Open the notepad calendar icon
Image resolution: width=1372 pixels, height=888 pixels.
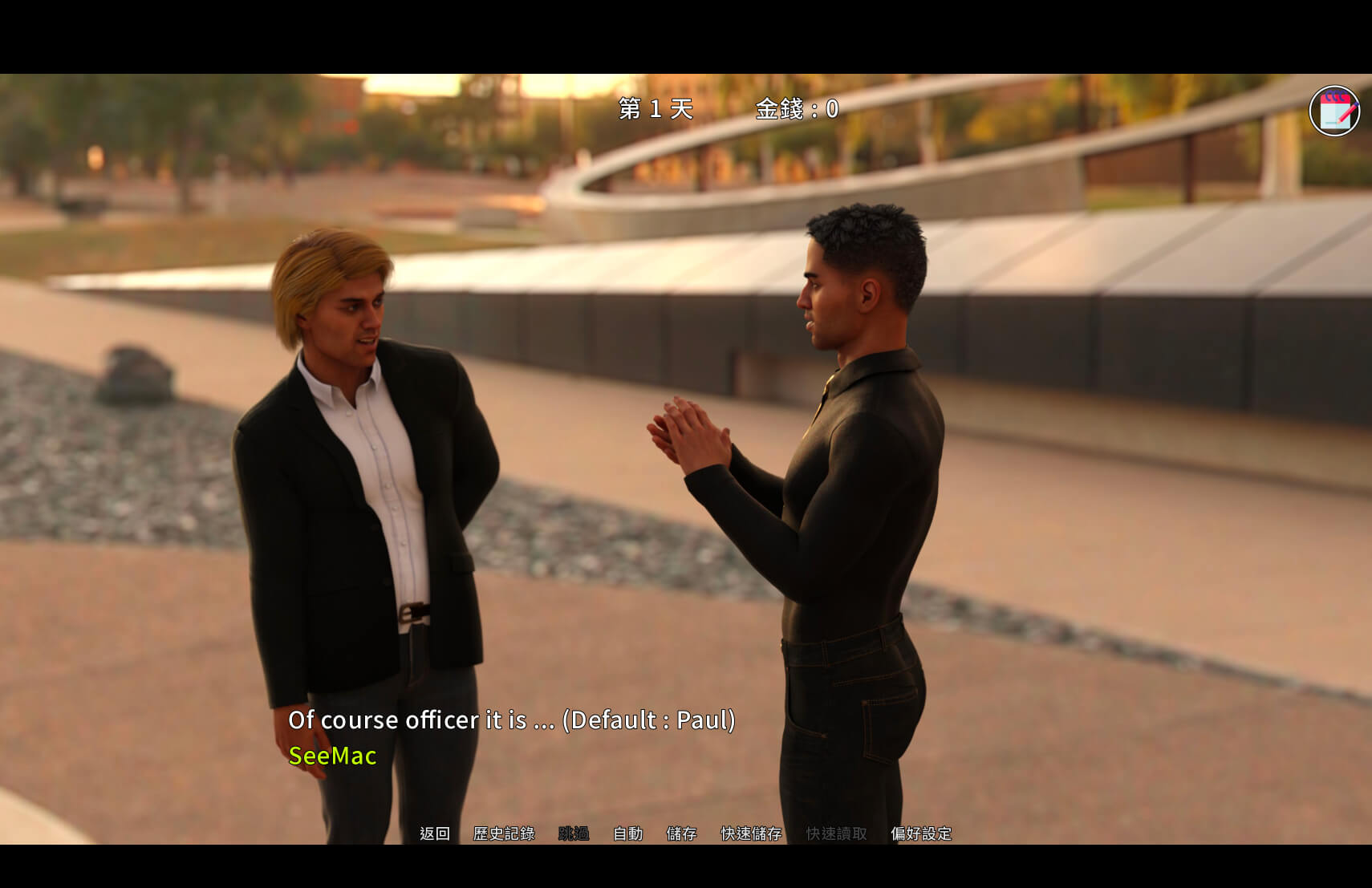(x=1334, y=111)
